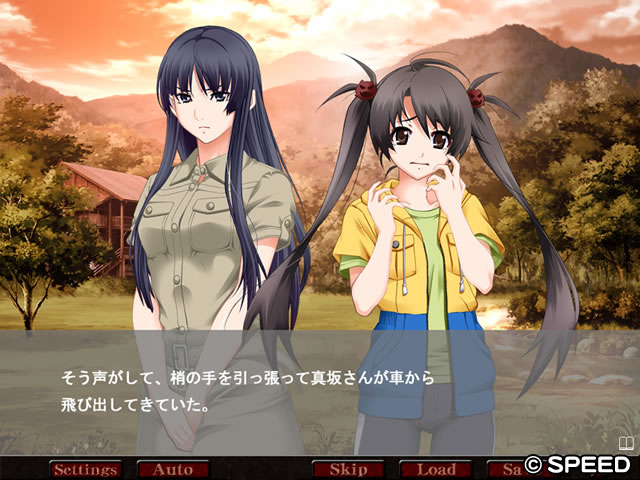This screenshot has height=480, width=640.
Task: Activate the Skip button
Action: (348, 469)
